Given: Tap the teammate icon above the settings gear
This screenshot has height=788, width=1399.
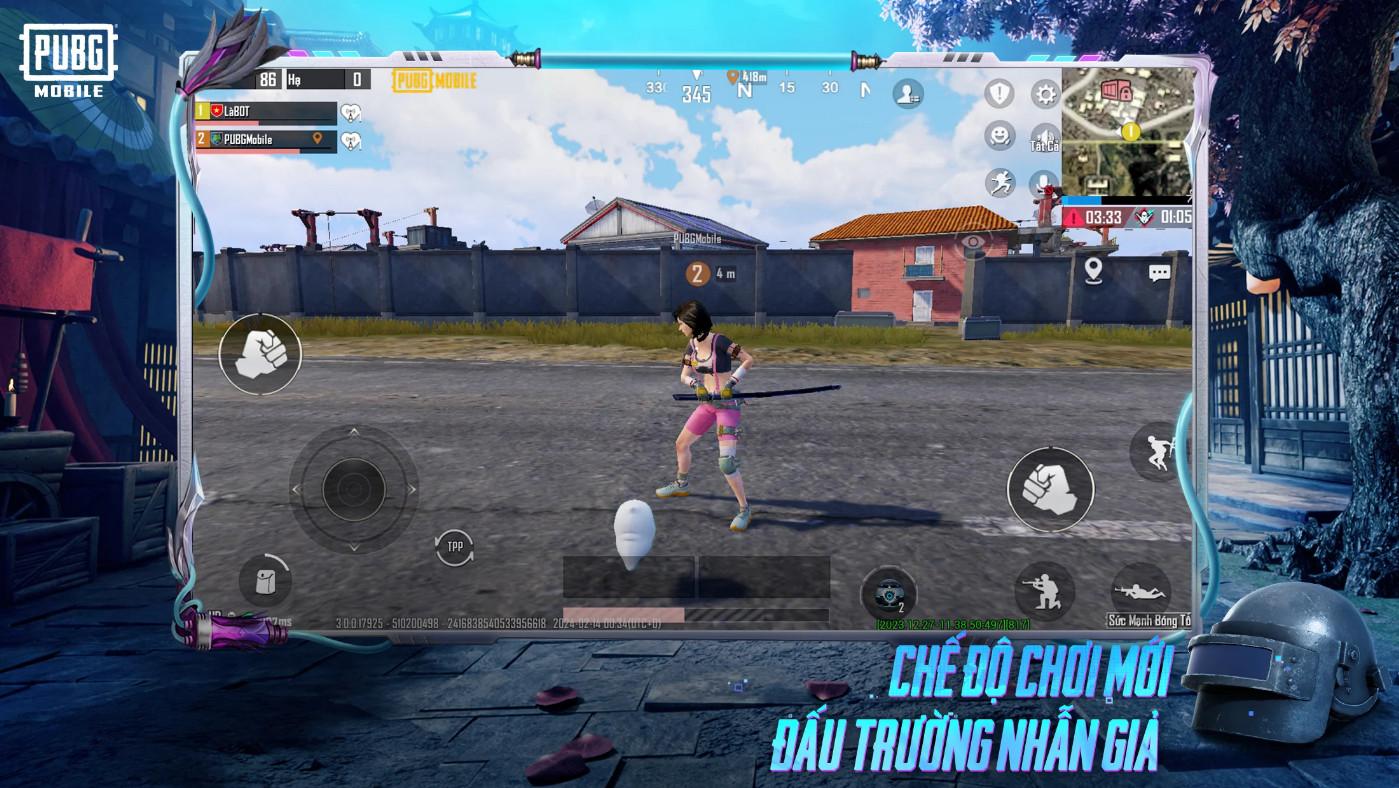Looking at the screenshot, I should tap(908, 93).
